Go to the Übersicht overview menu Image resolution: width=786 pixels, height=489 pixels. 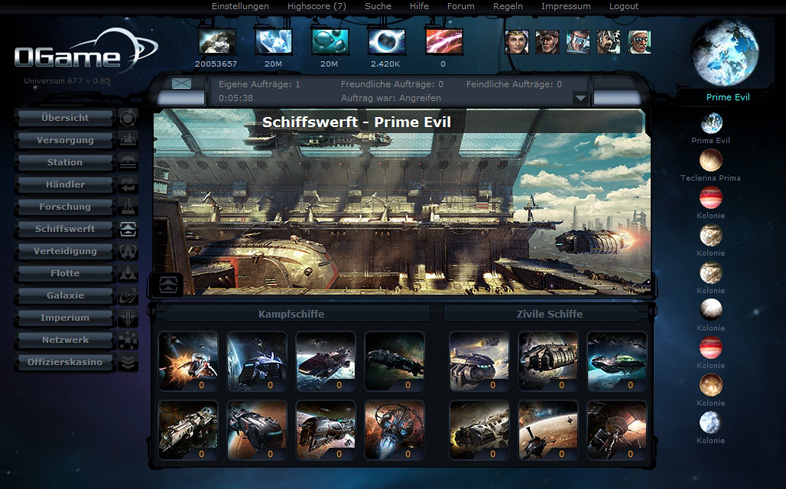tap(66, 118)
